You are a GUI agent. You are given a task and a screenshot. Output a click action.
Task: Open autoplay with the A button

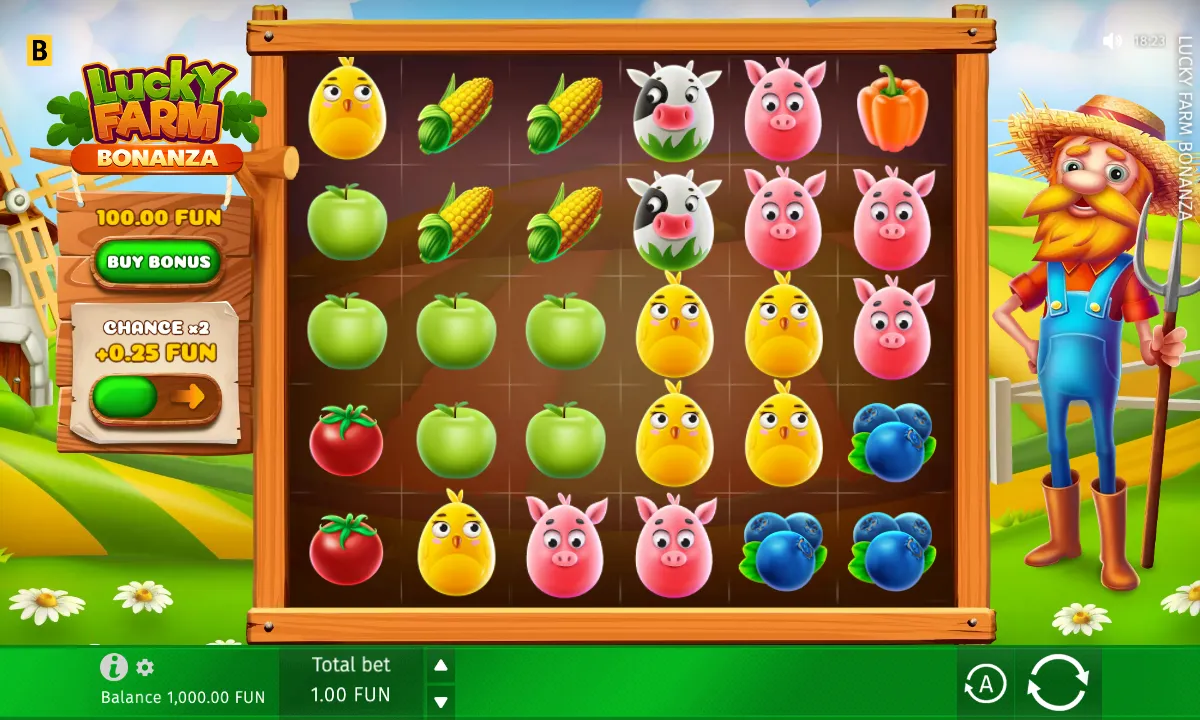click(985, 684)
